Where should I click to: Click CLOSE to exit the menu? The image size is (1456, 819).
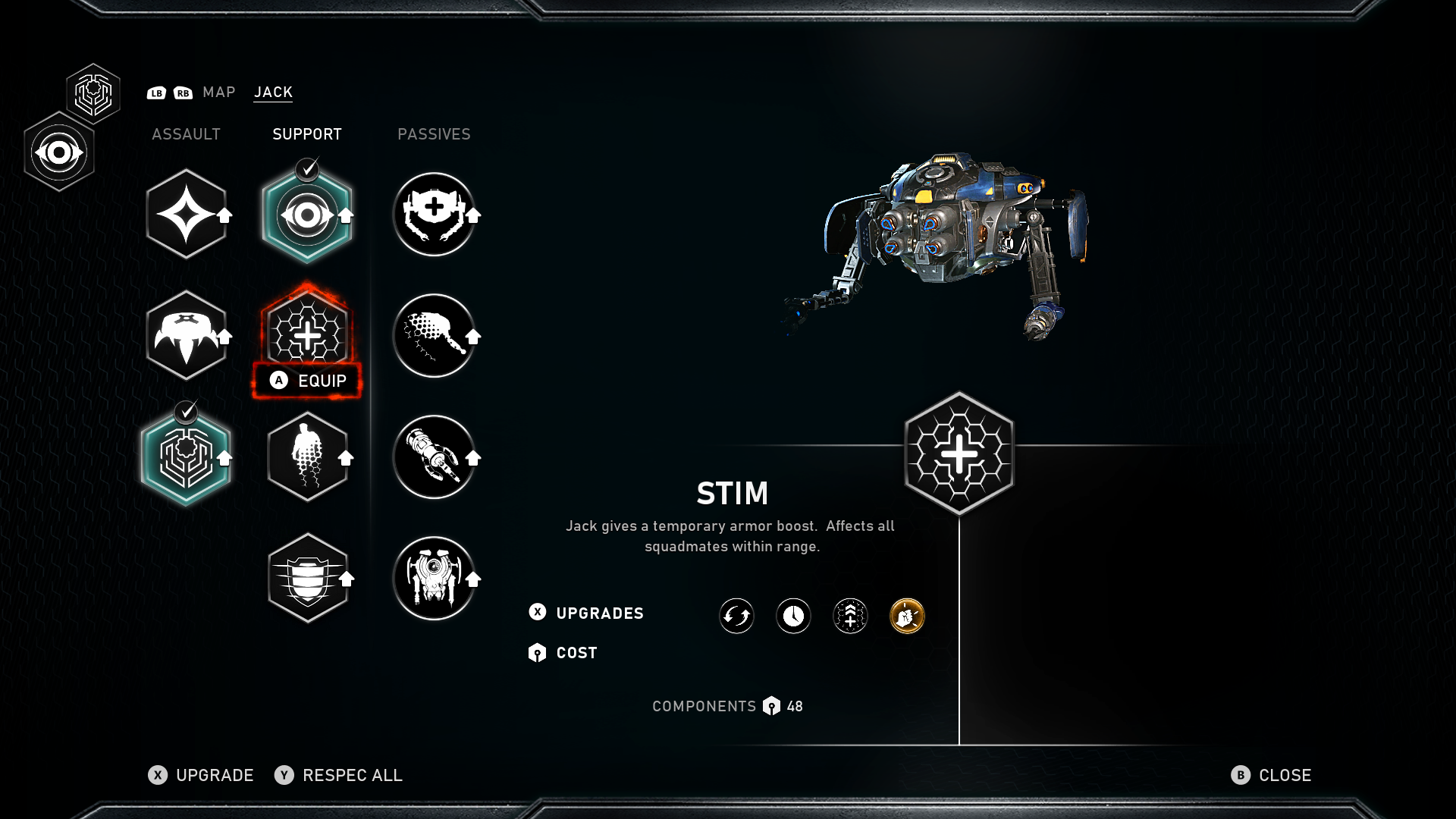1285,775
